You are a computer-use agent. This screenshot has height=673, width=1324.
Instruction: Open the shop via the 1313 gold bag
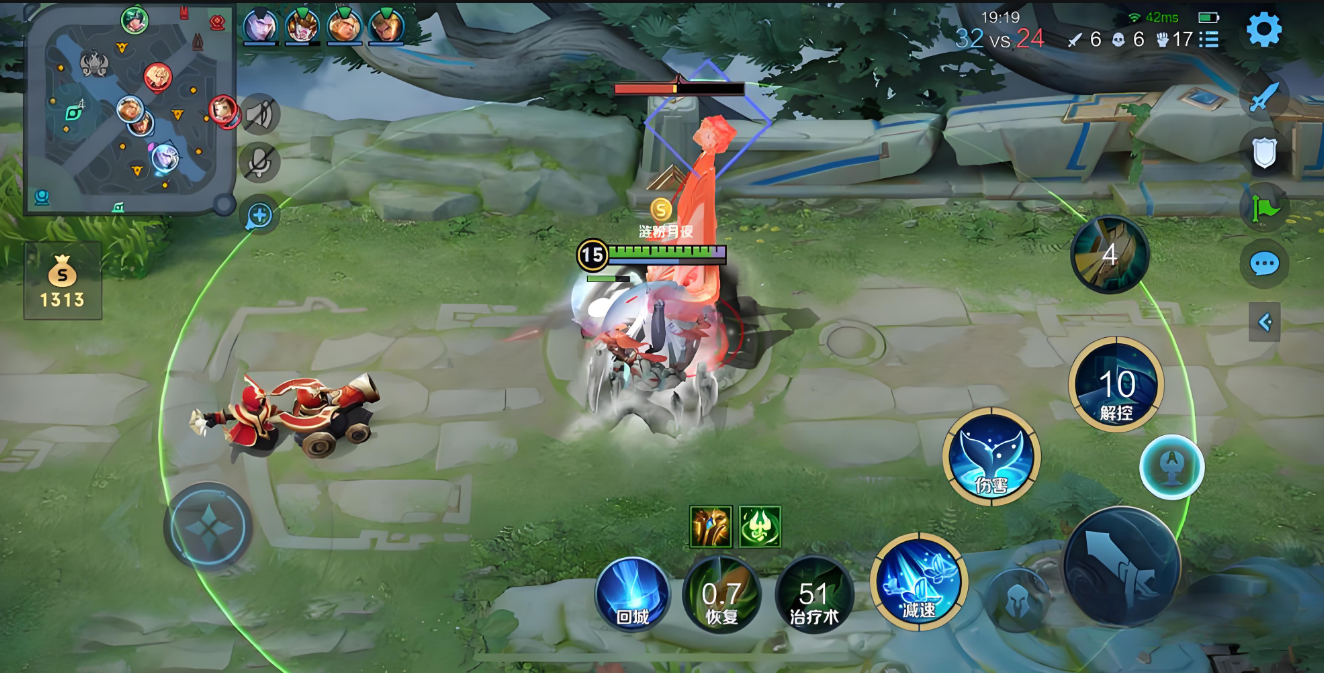click(x=62, y=281)
